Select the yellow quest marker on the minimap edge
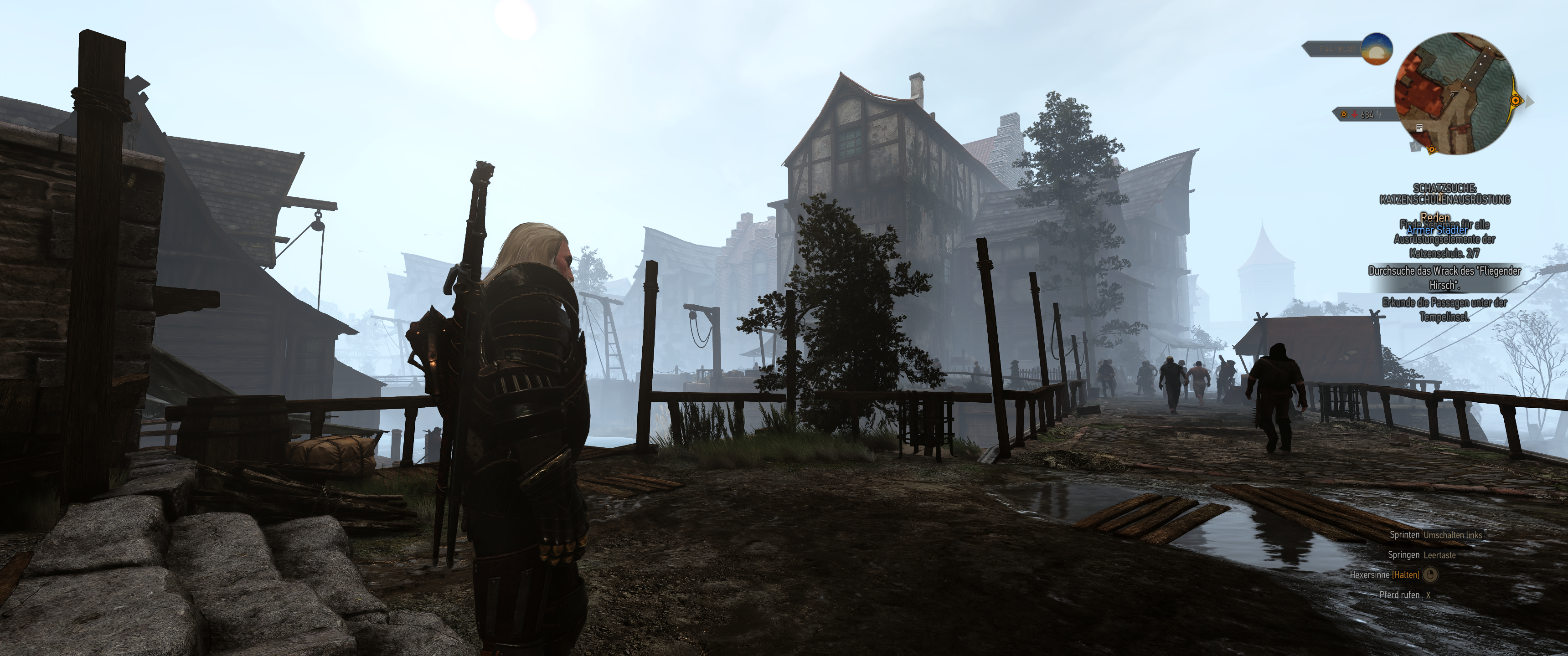1568x656 pixels. pyautogui.click(x=1515, y=101)
